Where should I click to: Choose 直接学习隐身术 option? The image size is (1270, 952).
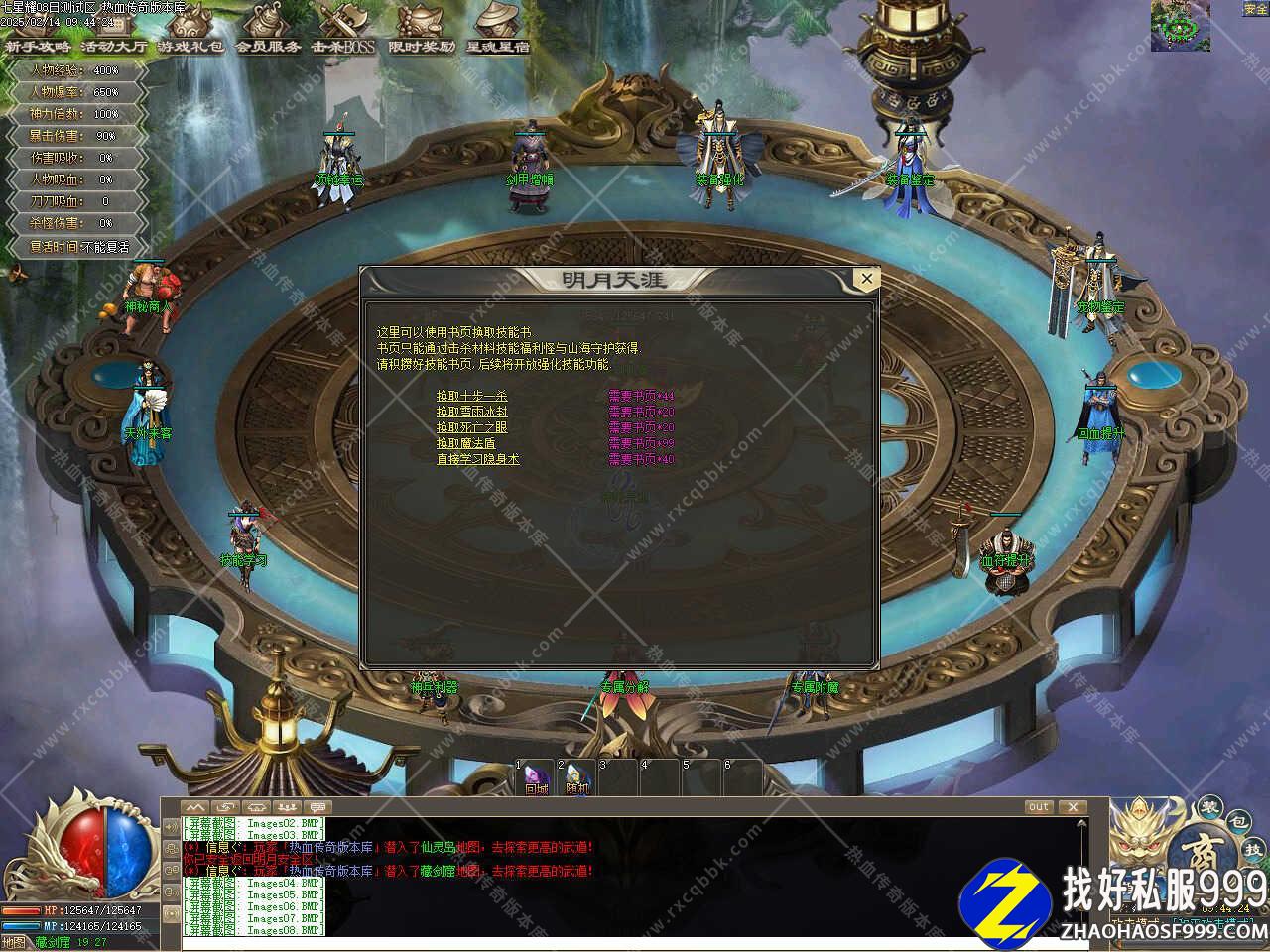coord(477,459)
